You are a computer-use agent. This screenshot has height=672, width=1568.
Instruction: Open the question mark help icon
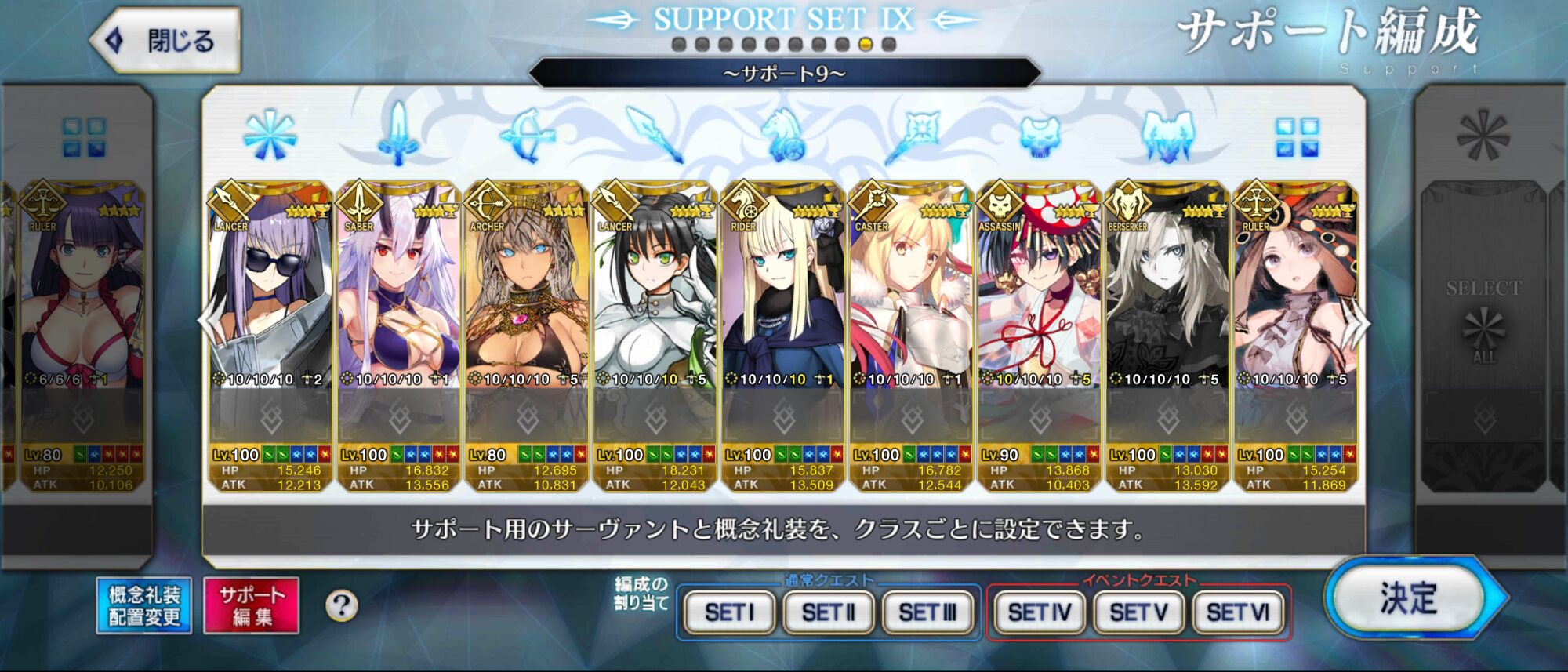(x=342, y=606)
